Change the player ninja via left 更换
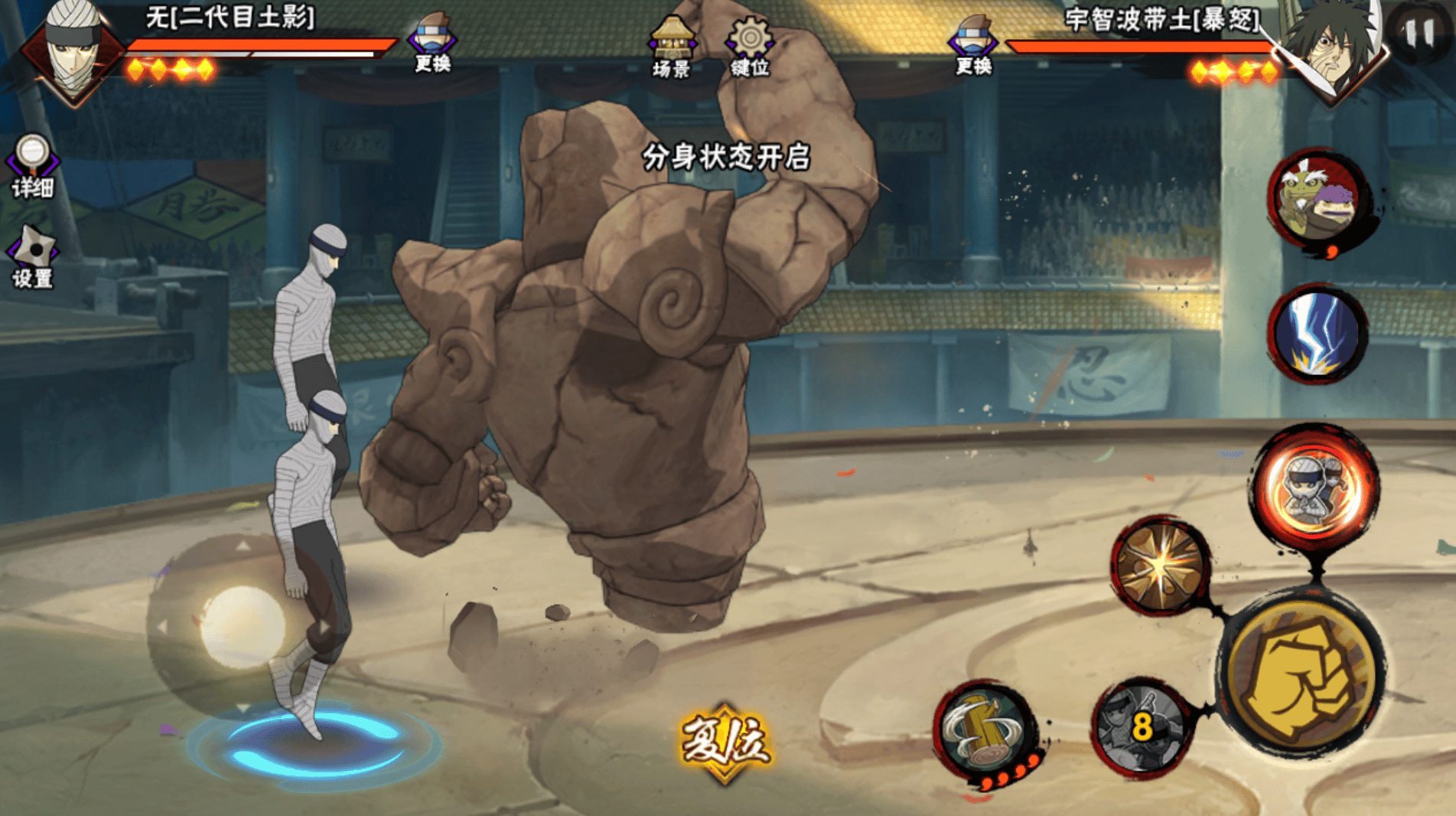This screenshot has width=1456, height=816. (x=432, y=43)
